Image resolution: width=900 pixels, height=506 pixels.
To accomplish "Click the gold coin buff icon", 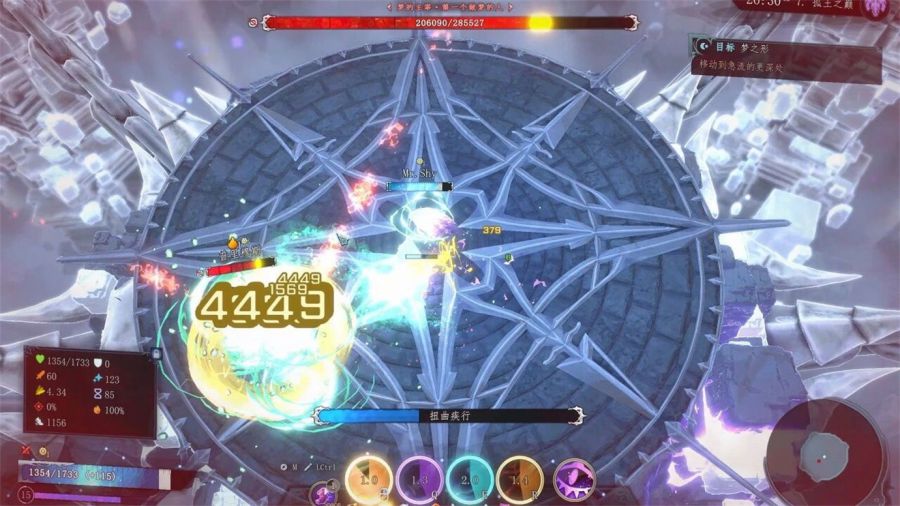I will coord(44,452).
